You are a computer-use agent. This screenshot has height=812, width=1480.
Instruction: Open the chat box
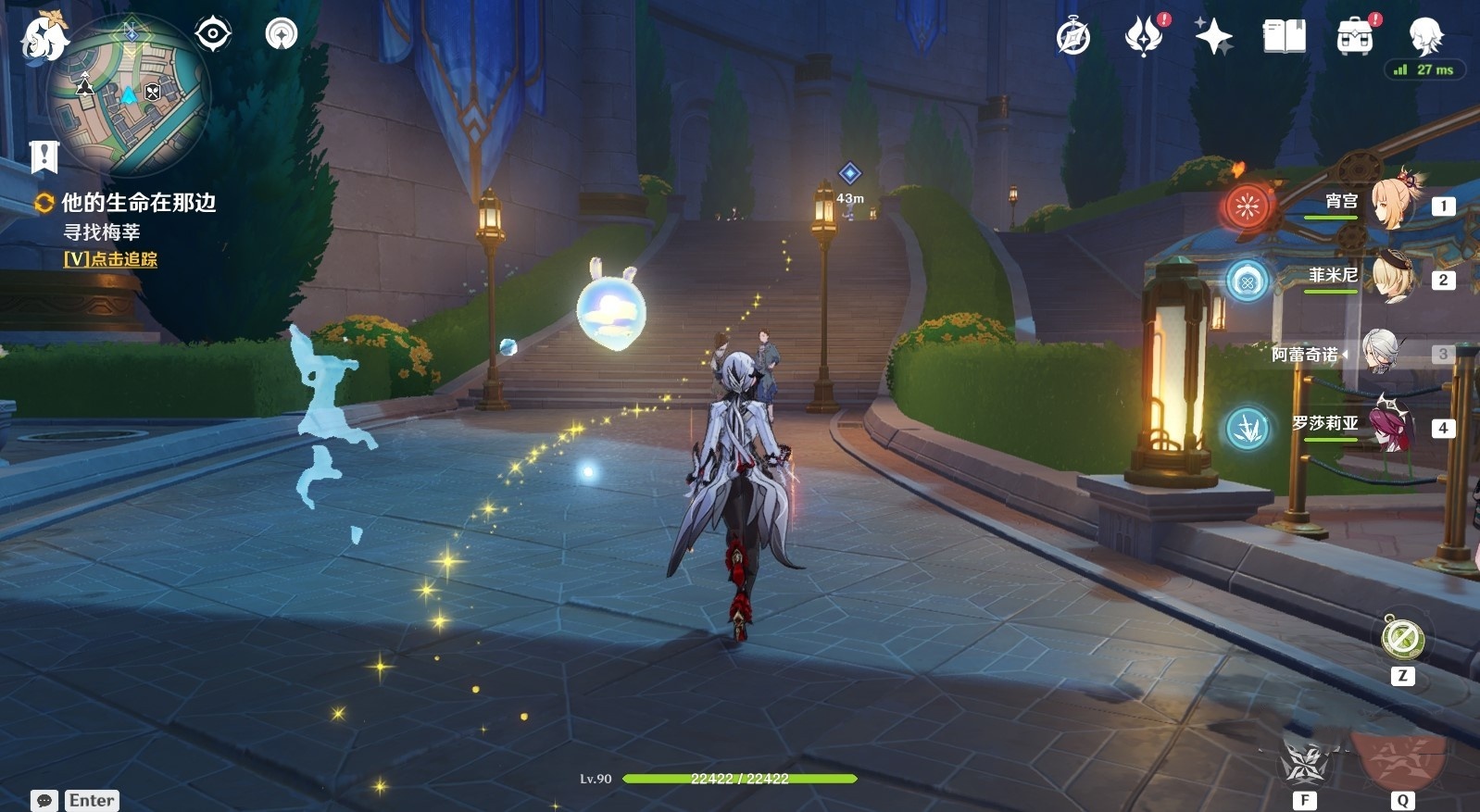[44, 800]
